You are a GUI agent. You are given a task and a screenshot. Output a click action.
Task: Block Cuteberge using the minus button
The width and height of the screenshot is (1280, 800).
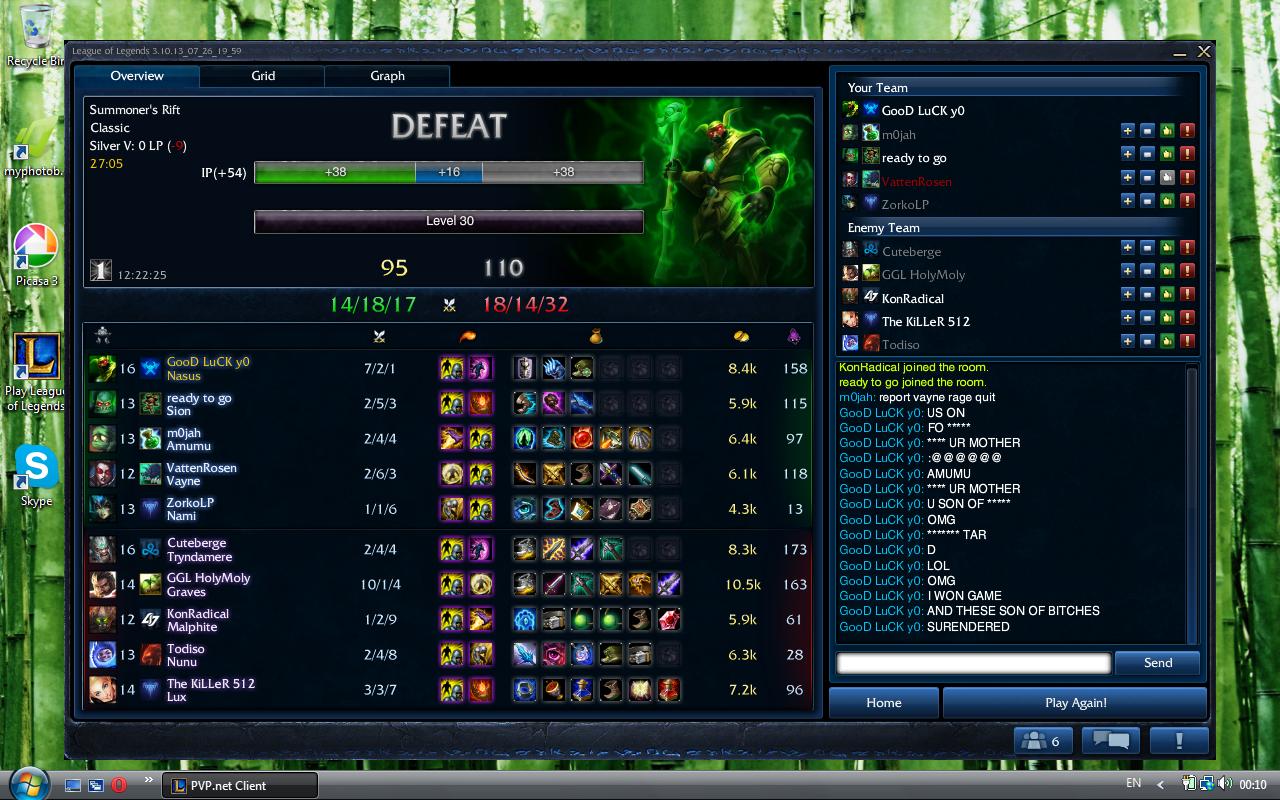[x=1147, y=248]
